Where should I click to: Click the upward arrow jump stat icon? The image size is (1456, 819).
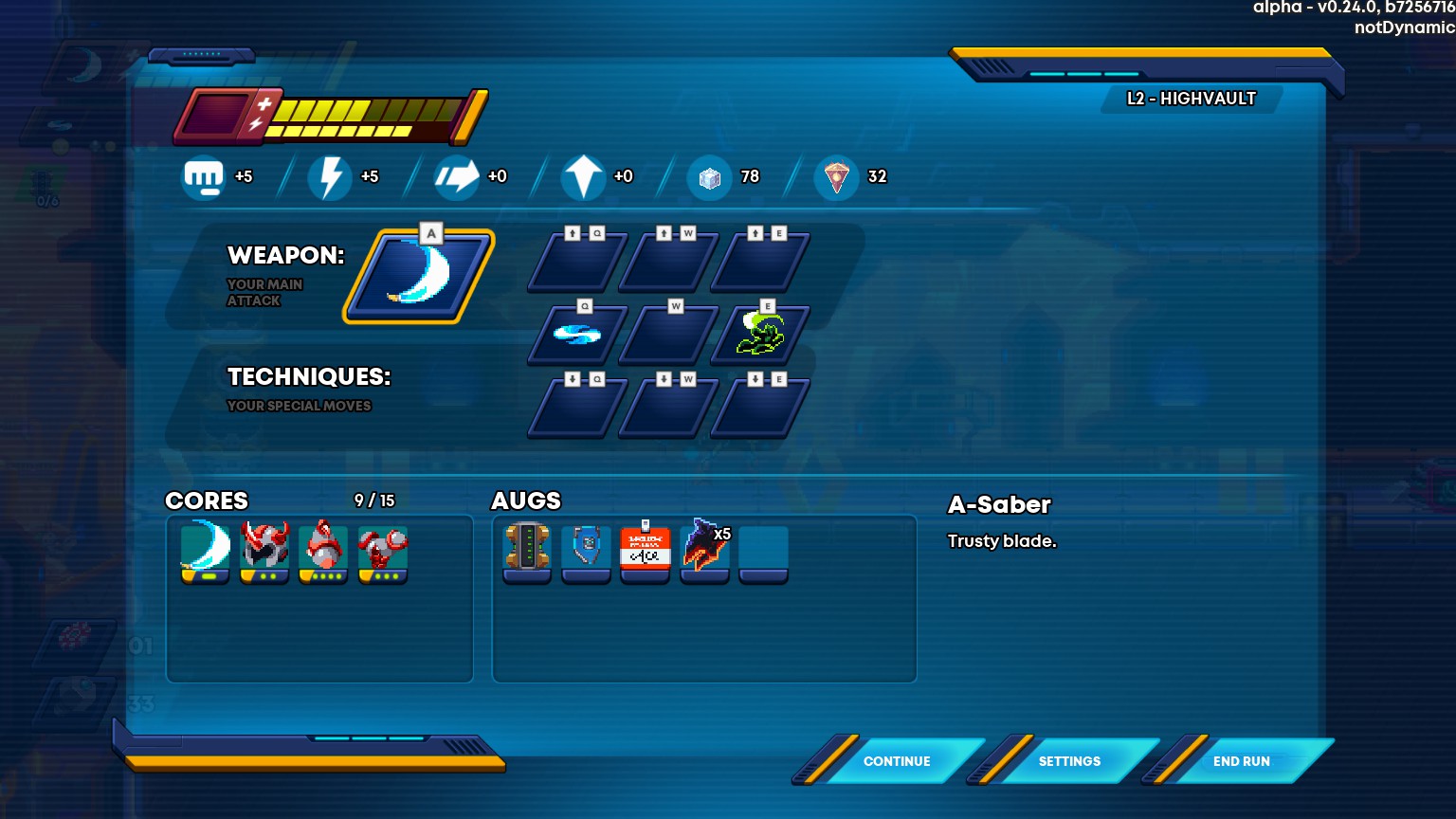point(583,177)
